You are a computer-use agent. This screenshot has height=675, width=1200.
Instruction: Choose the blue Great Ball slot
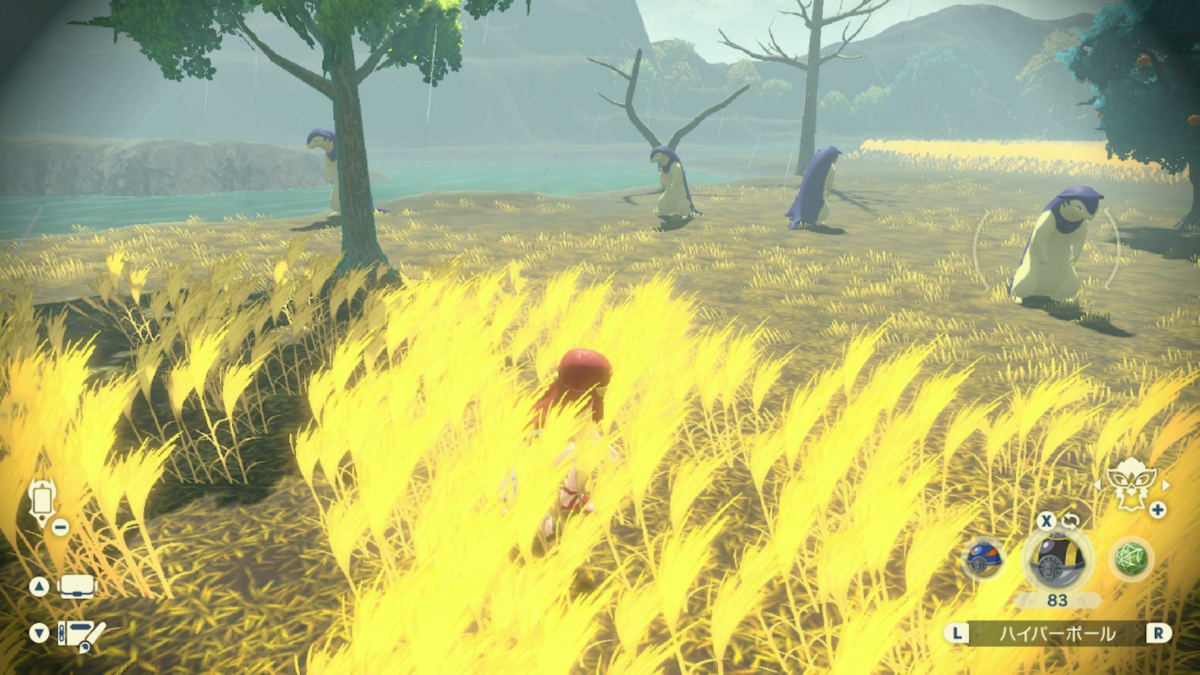click(x=984, y=559)
